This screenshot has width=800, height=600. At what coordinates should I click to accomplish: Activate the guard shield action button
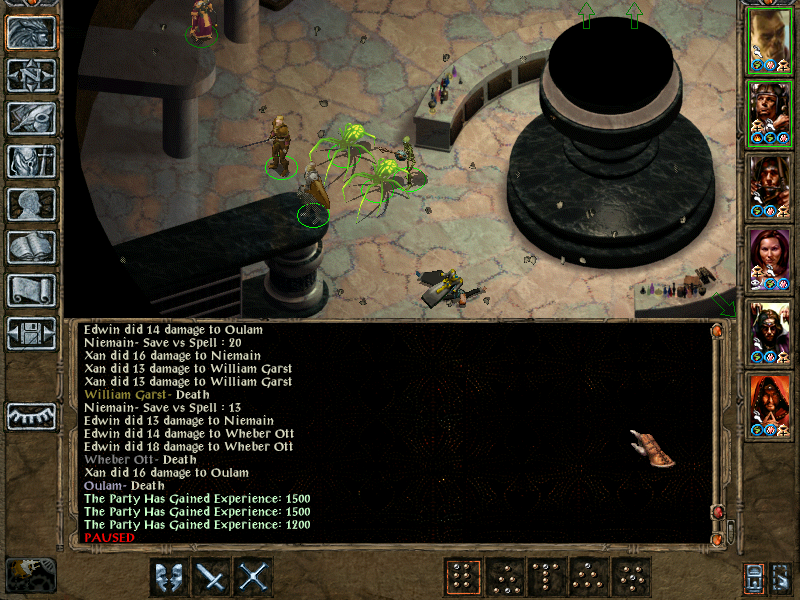click(170, 577)
